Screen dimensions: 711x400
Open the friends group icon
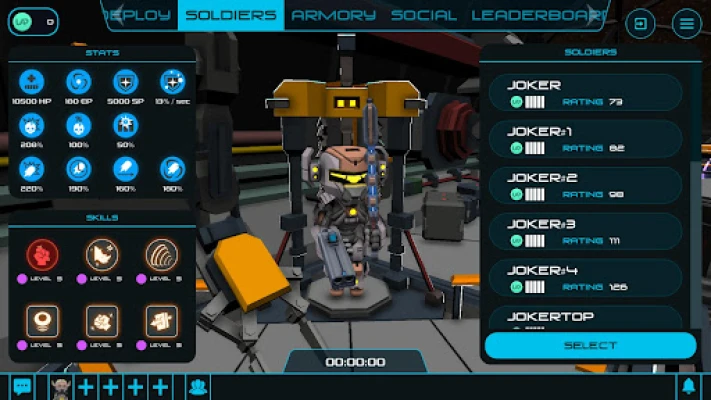point(197,387)
